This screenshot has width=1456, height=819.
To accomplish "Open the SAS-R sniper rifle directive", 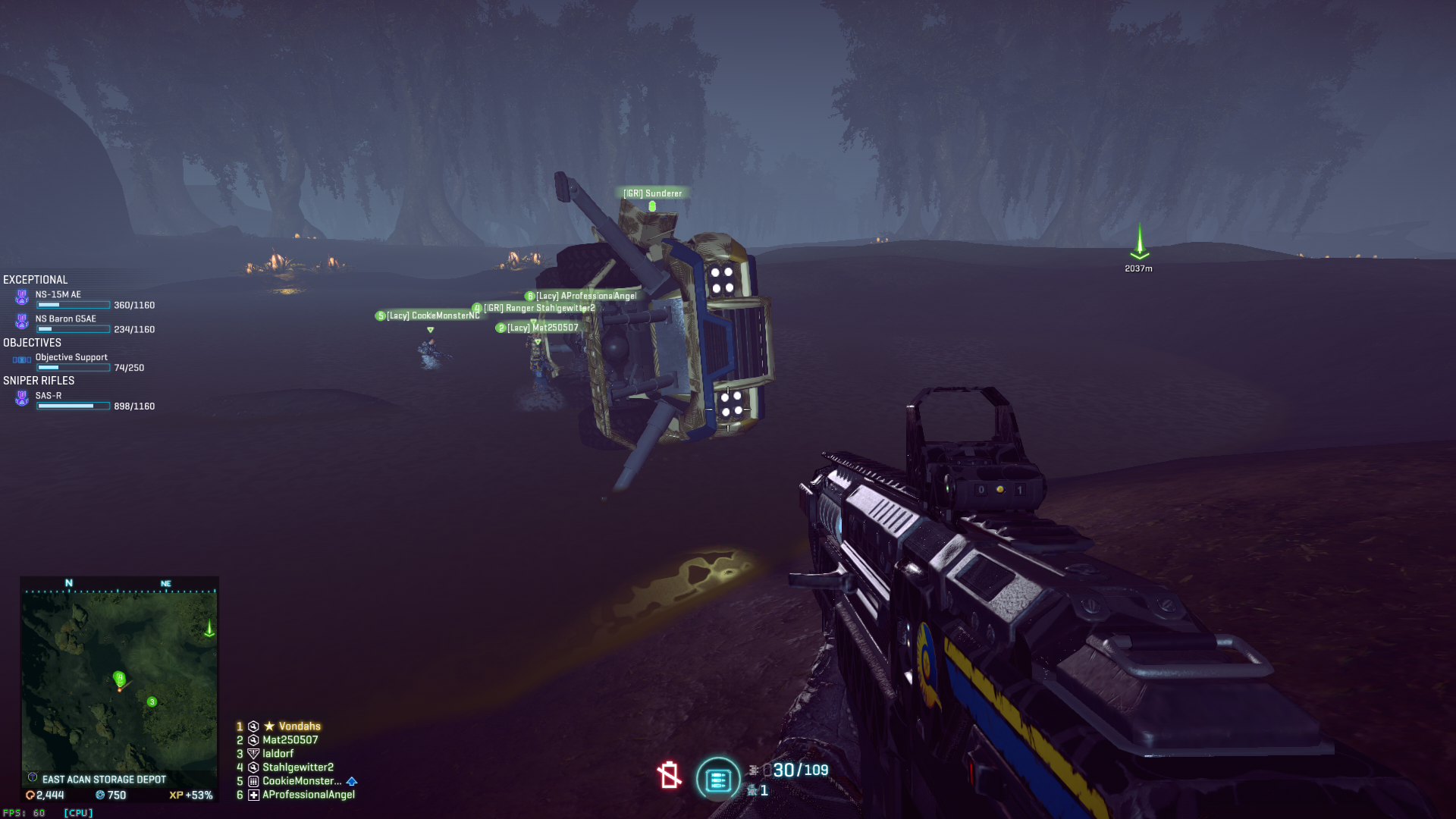I will point(49,396).
